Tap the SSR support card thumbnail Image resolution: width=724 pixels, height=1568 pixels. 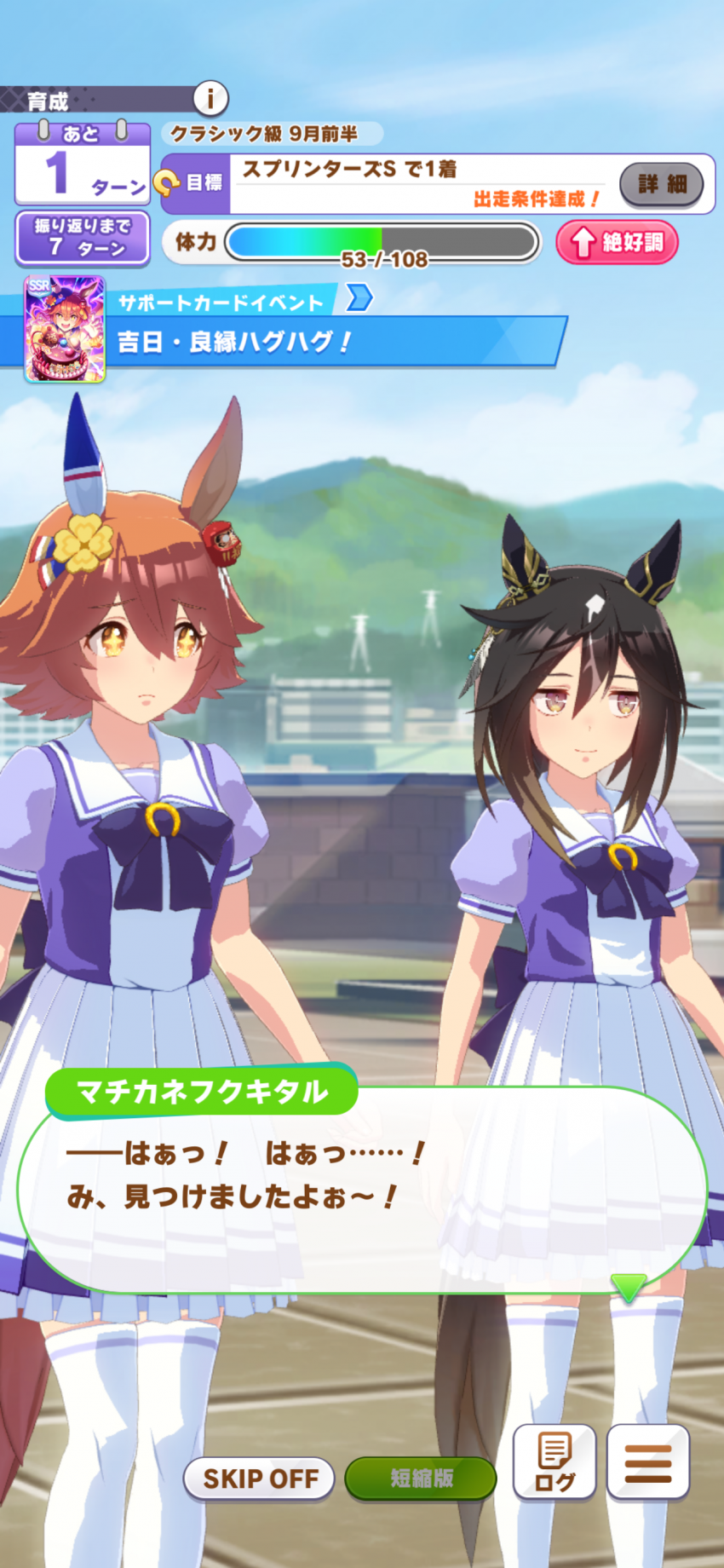click(65, 329)
